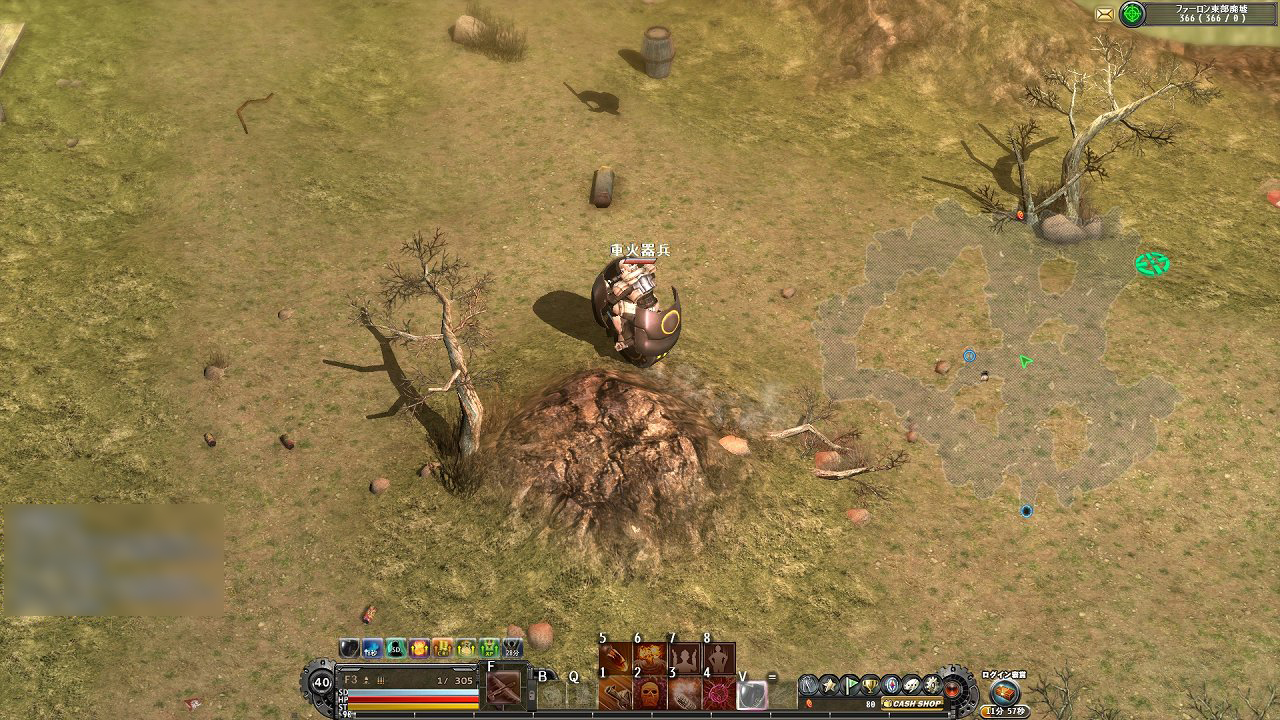Open the mail envelope icon at top
This screenshot has height=720, width=1280.
[x=1106, y=15]
